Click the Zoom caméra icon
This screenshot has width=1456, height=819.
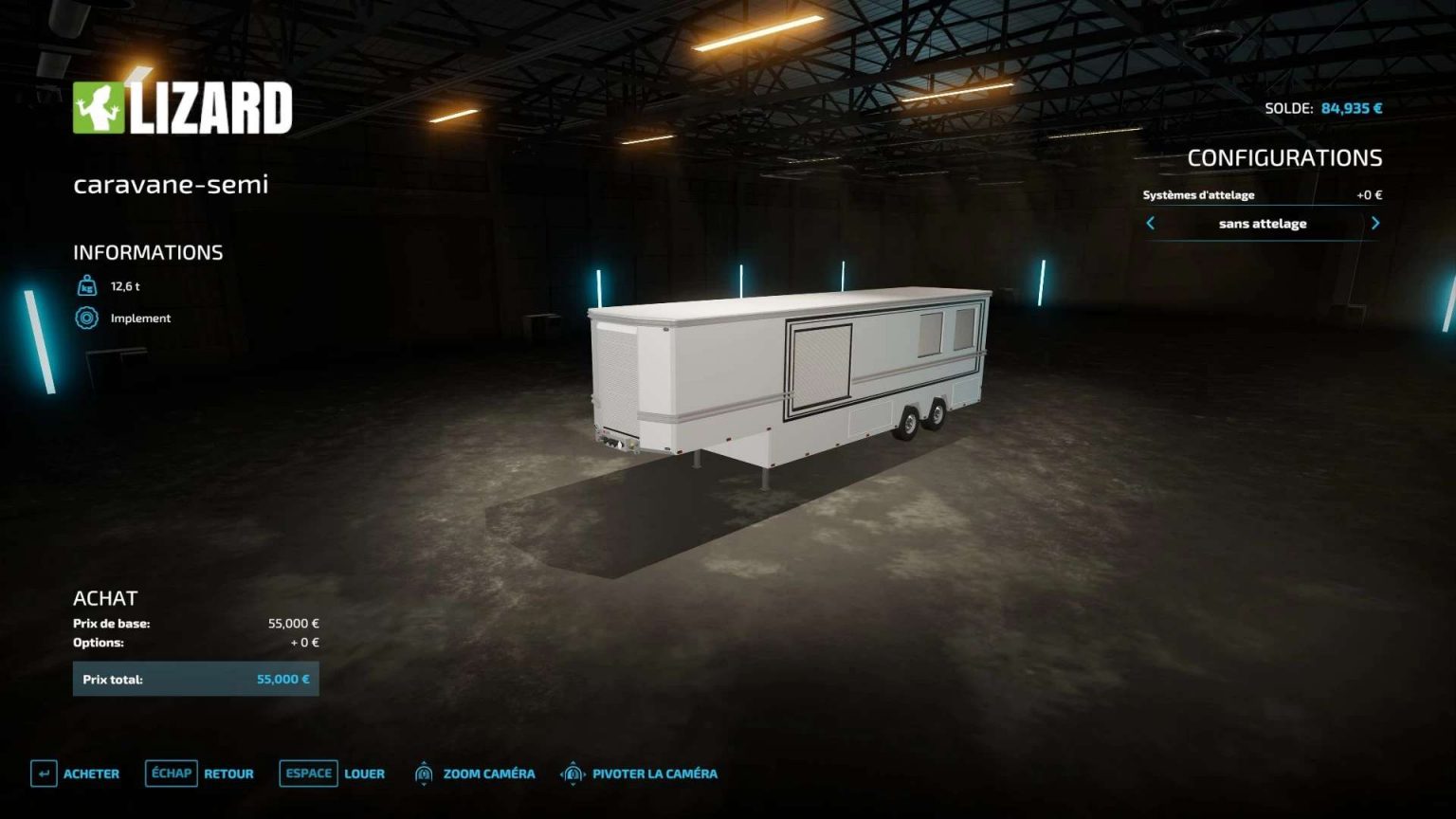[x=424, y=773]
